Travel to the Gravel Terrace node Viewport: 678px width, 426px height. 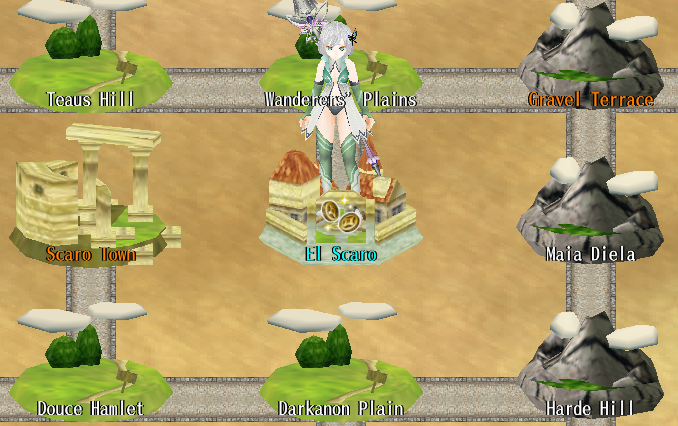pos(590,62)
